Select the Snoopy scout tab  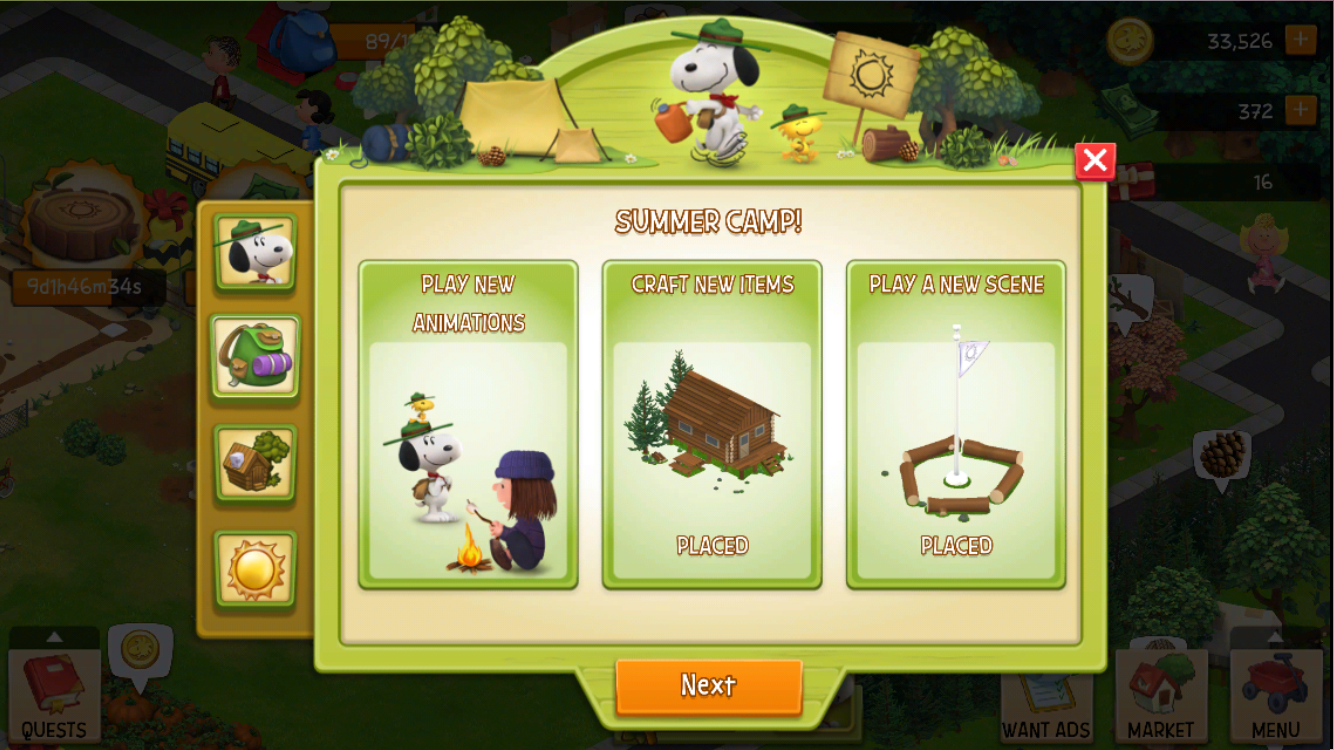[x=255, y=253]
